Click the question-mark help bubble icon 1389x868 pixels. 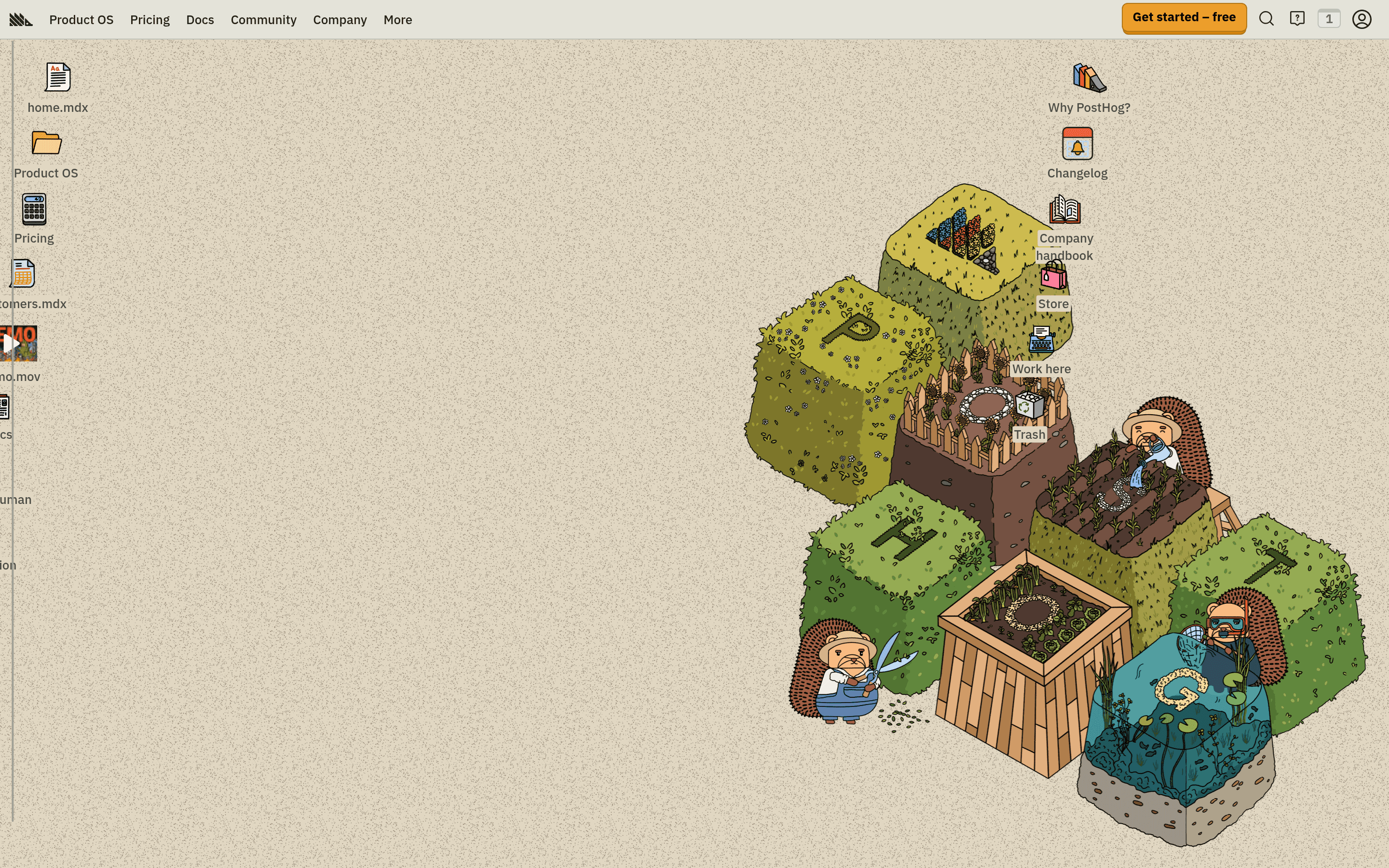coord(1297,19)
